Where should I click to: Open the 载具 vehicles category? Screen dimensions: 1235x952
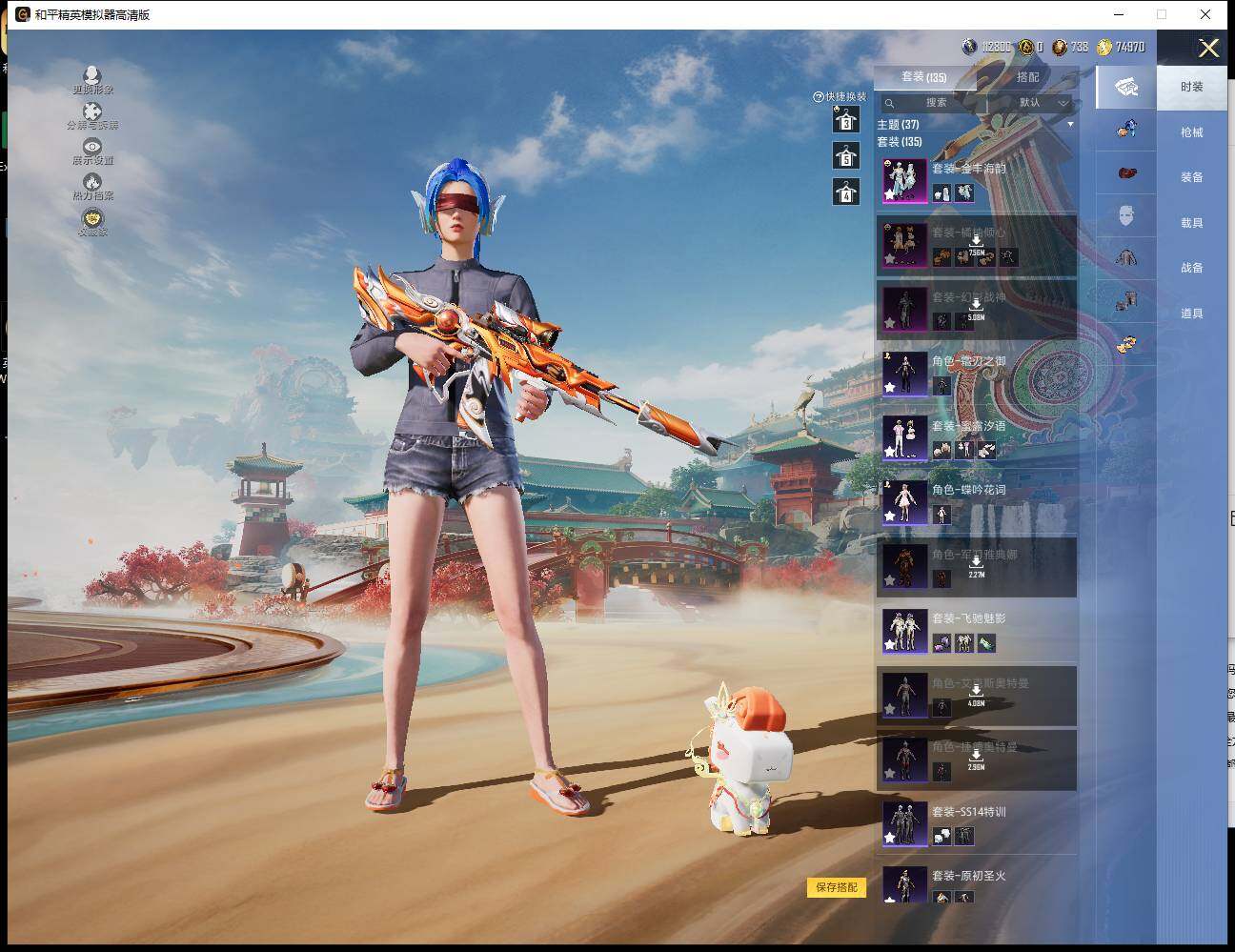(1191, 223)
